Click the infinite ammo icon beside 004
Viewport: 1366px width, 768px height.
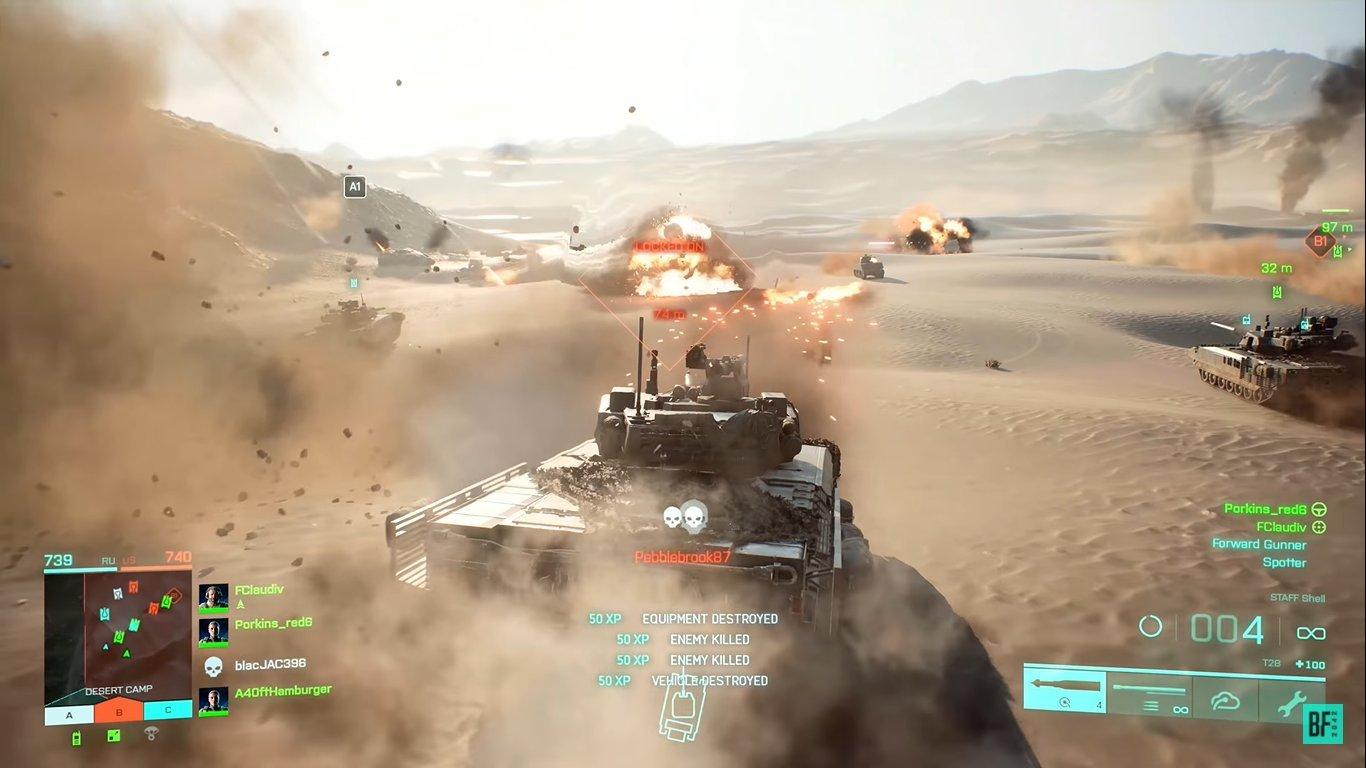click(x=1310, y=631)
